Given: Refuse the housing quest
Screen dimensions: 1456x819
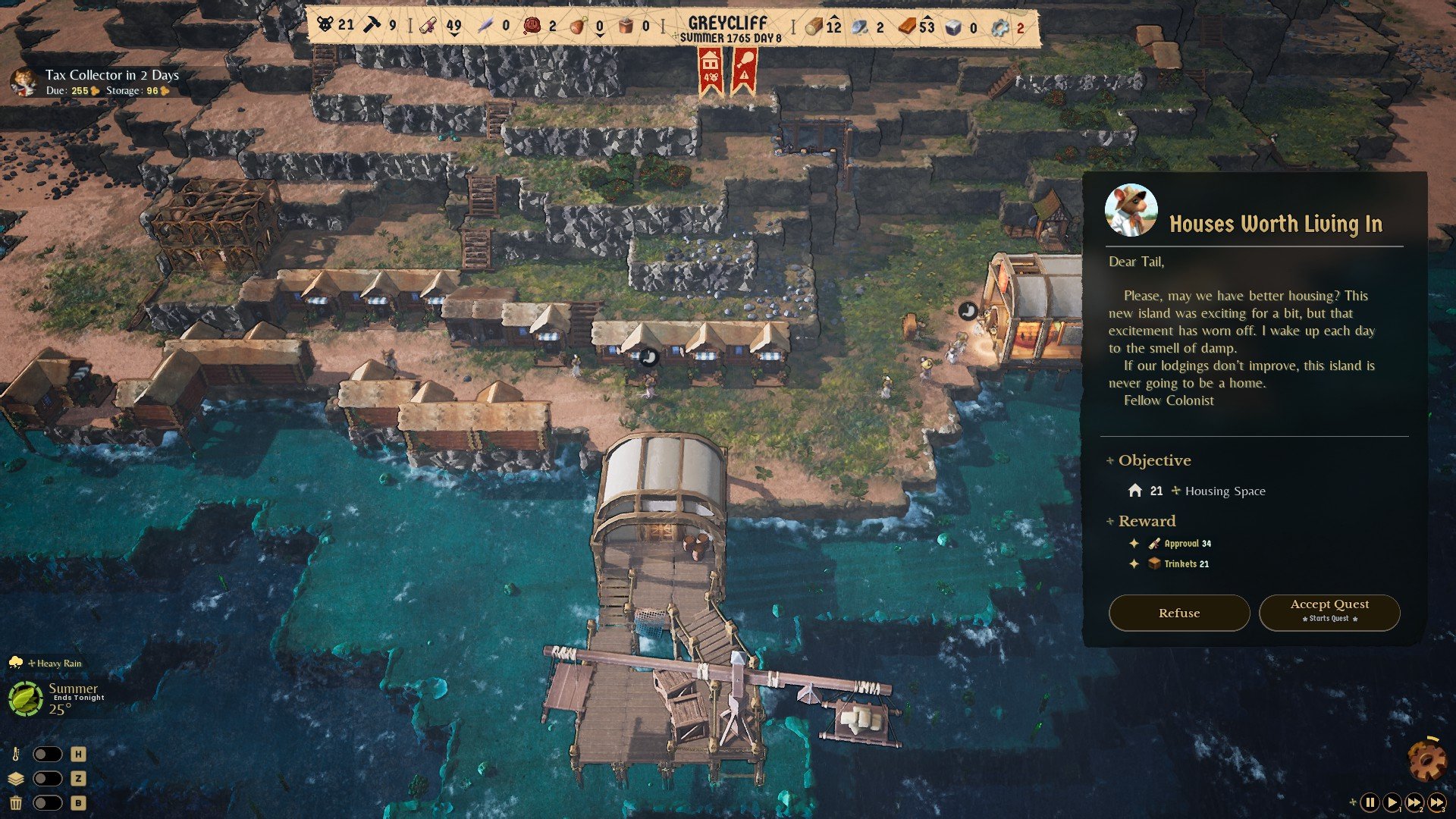Looking at the screenshot, I should click(x=1178, y=613).
